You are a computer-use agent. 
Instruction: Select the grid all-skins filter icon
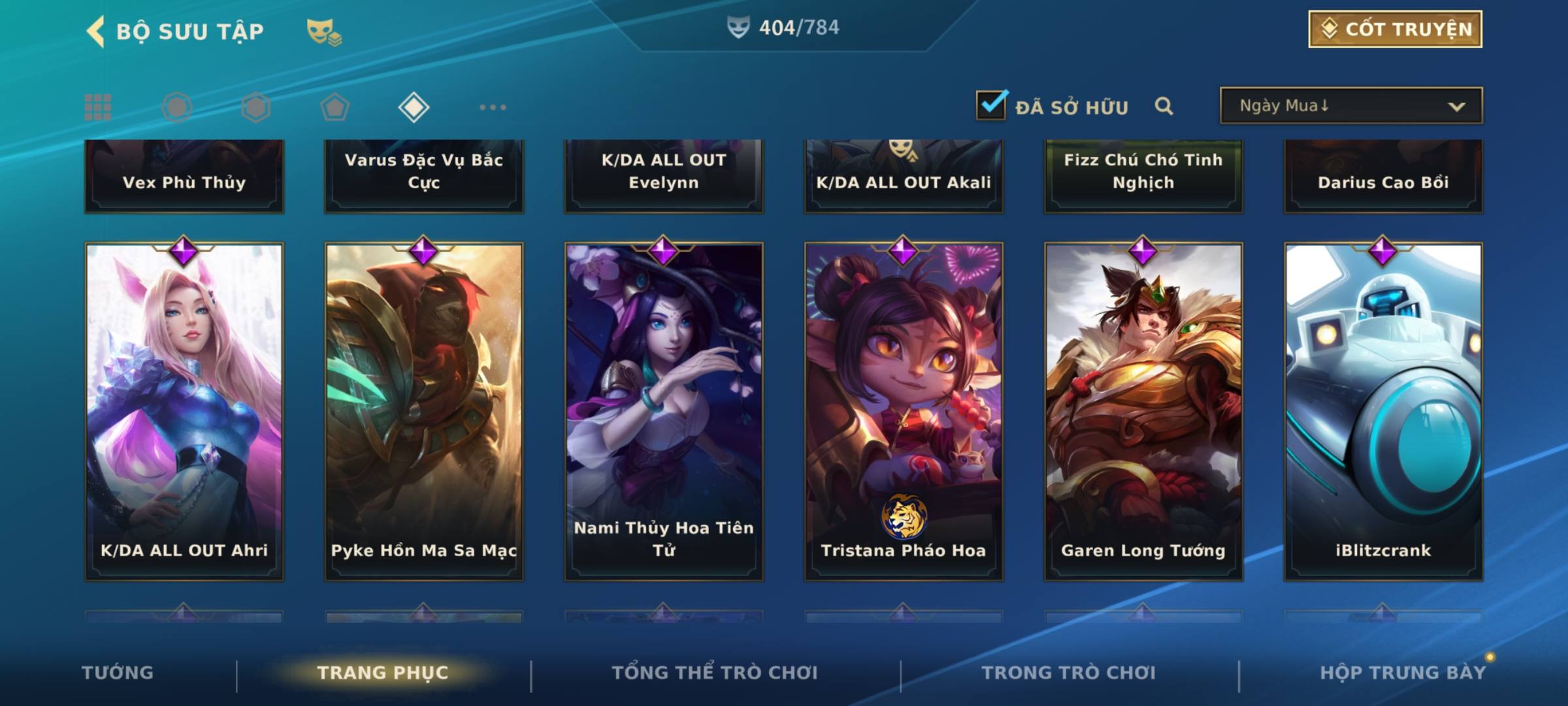[x=98, y=107]
